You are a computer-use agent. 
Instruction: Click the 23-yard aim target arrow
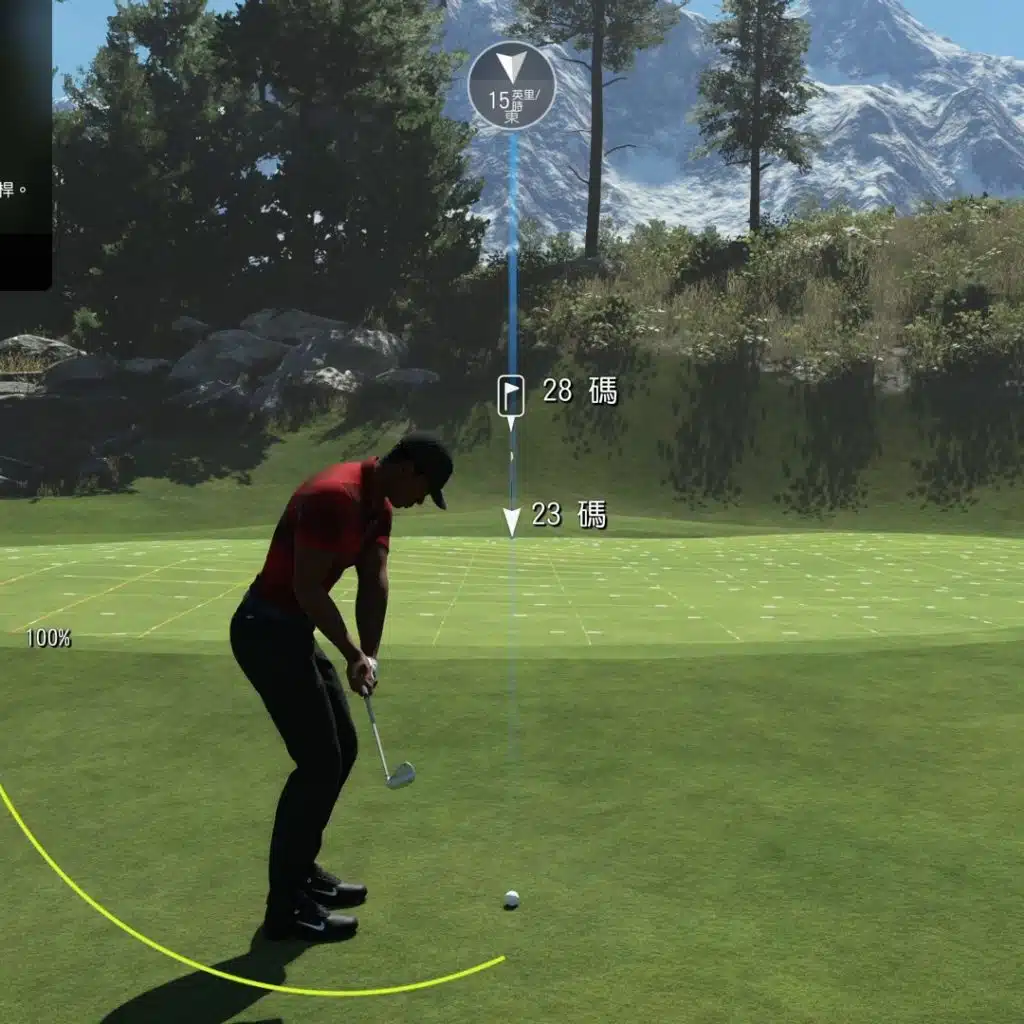click(511, 519)
